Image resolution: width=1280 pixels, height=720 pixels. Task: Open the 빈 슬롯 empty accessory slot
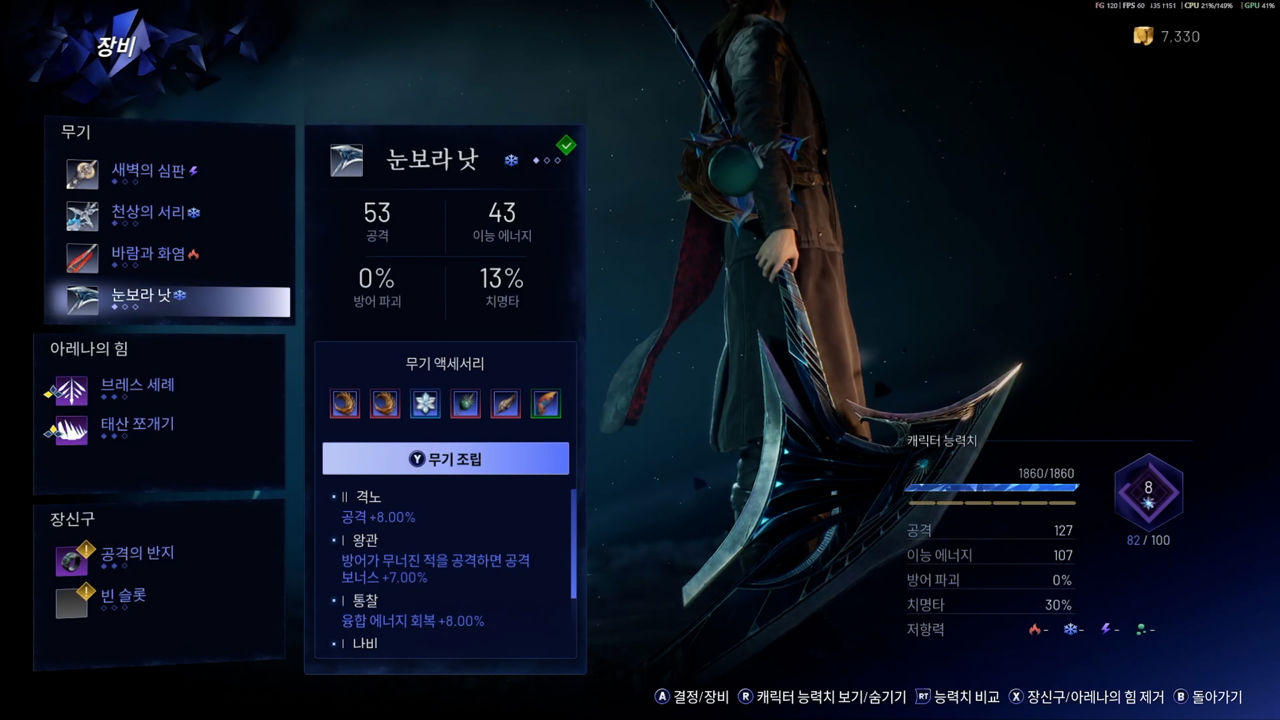click(x=123, y=598)
